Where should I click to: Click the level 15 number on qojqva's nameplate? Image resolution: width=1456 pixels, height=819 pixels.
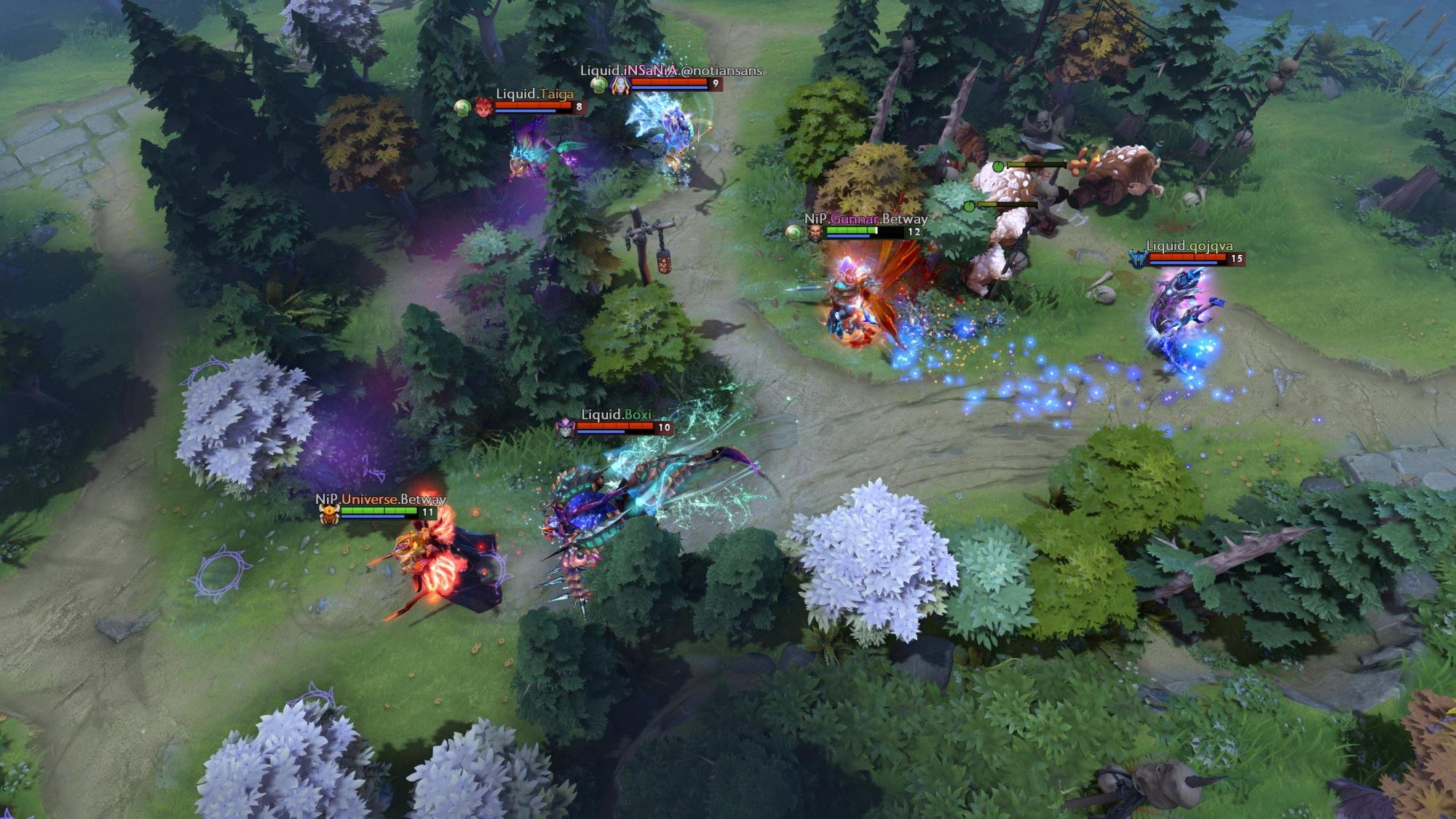click(x=1235, y=258)
